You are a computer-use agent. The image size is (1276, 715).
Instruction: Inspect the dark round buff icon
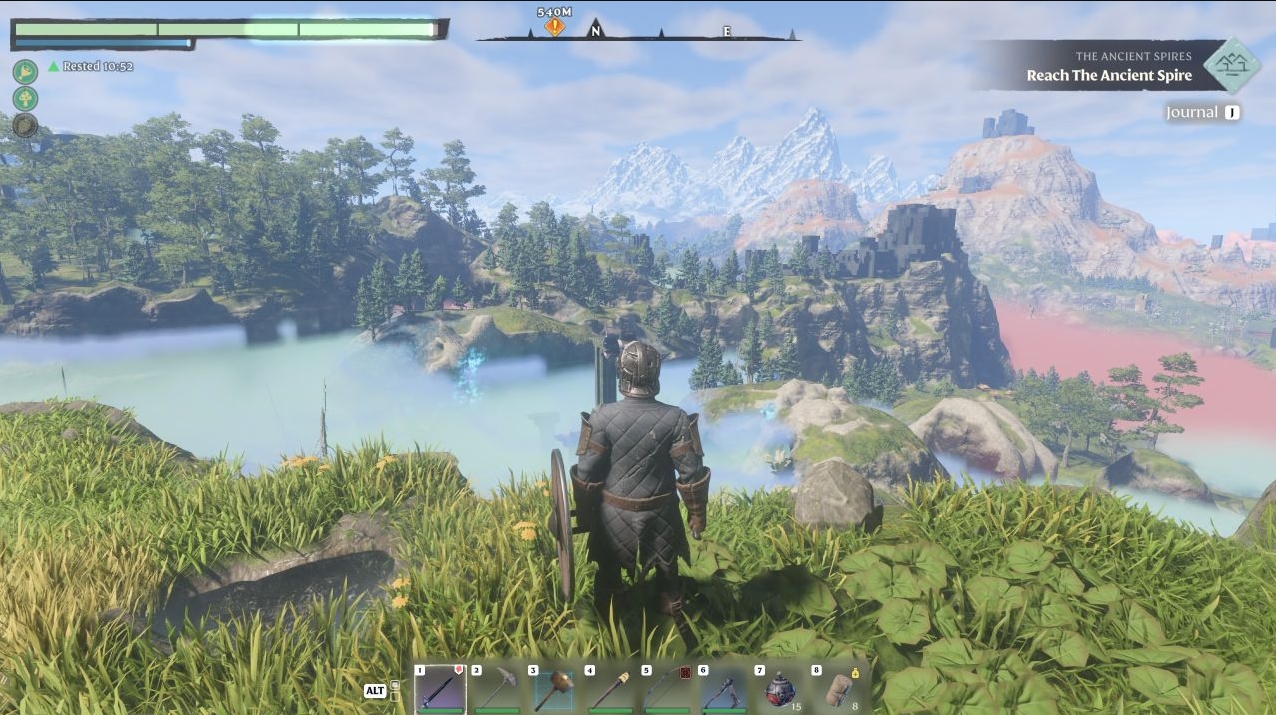(25, 125)
